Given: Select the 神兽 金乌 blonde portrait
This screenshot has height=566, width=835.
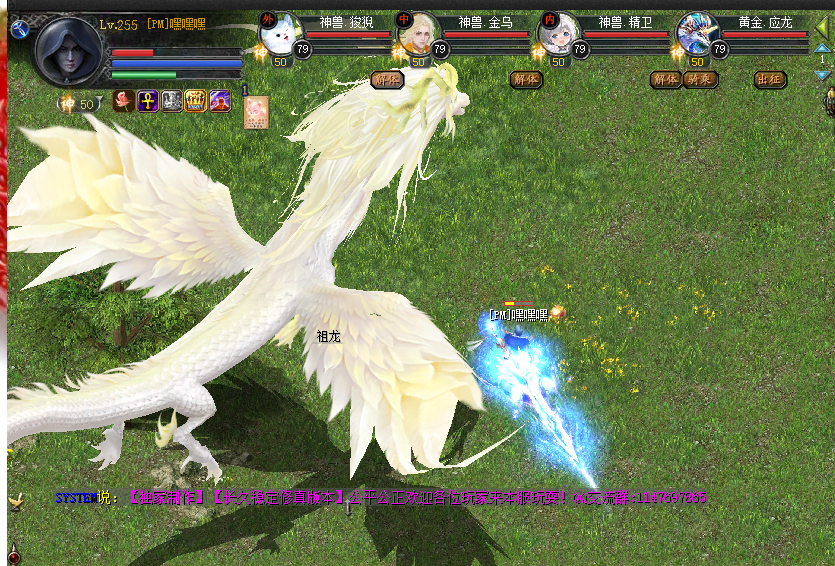Looking at the screenshot, I should pos(419,34).
